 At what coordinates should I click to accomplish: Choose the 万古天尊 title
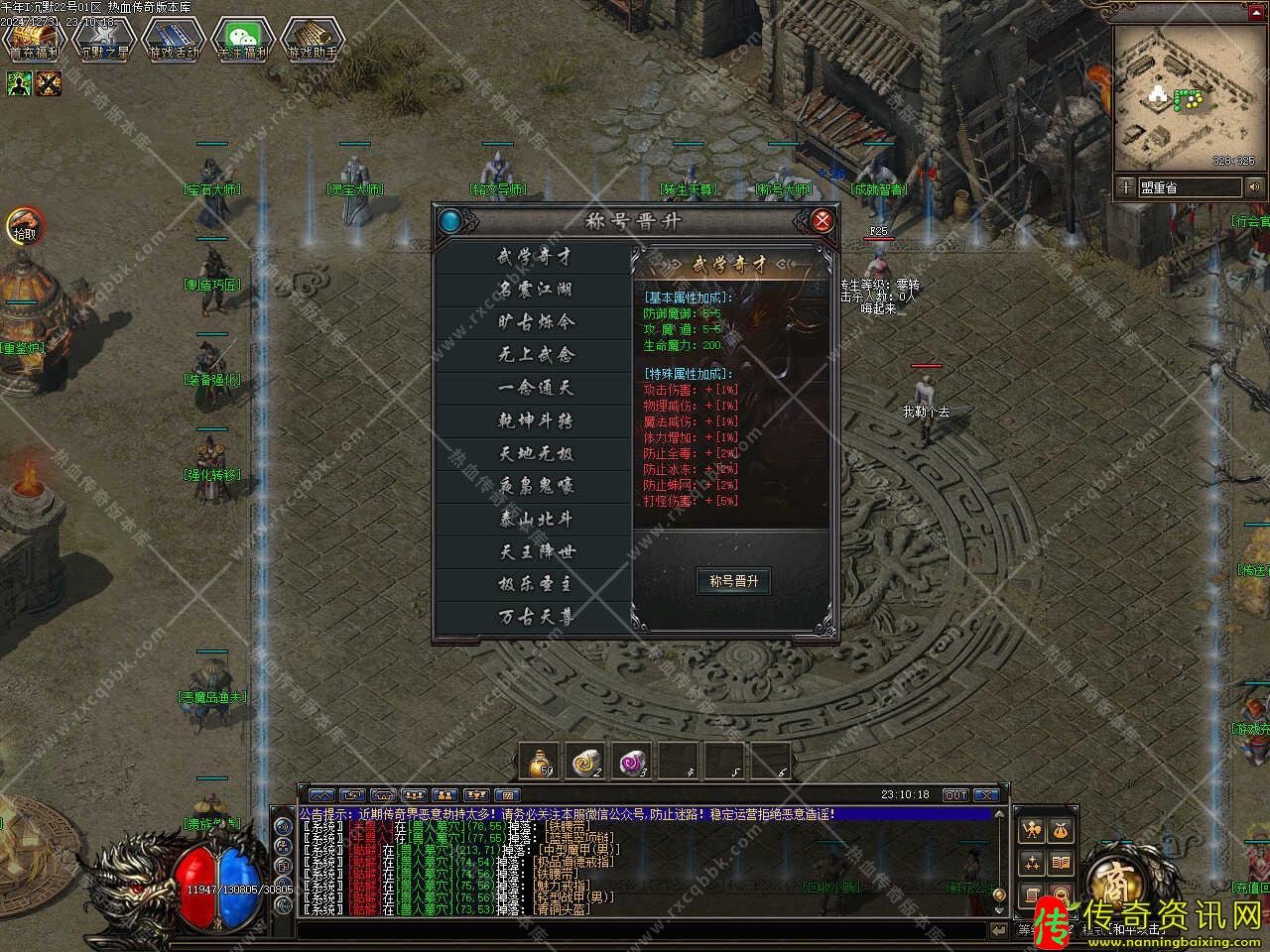(535, 617)
